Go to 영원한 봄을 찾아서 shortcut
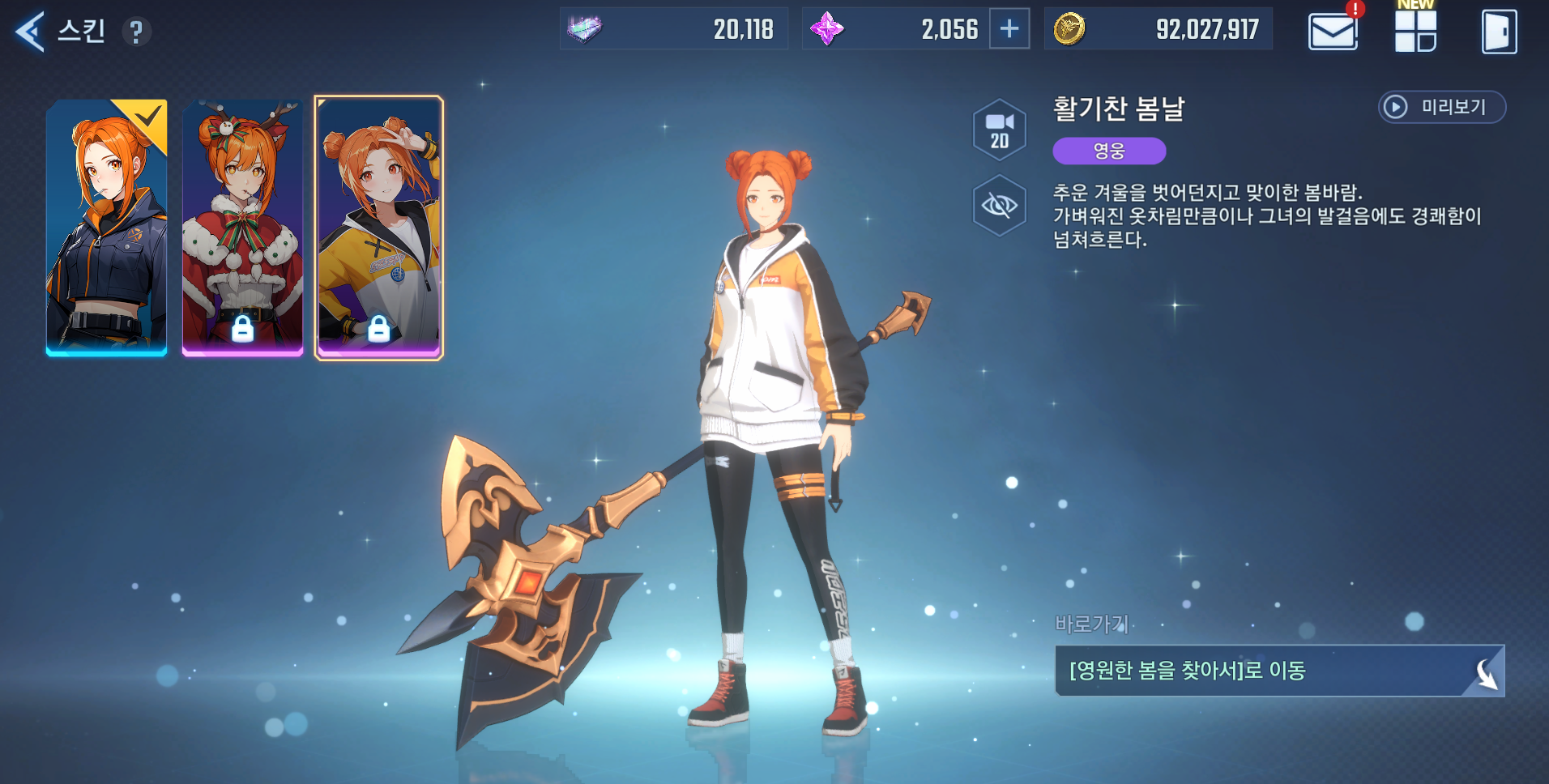The height and width of the screenshot is (784, 1549). point(1279,671)
